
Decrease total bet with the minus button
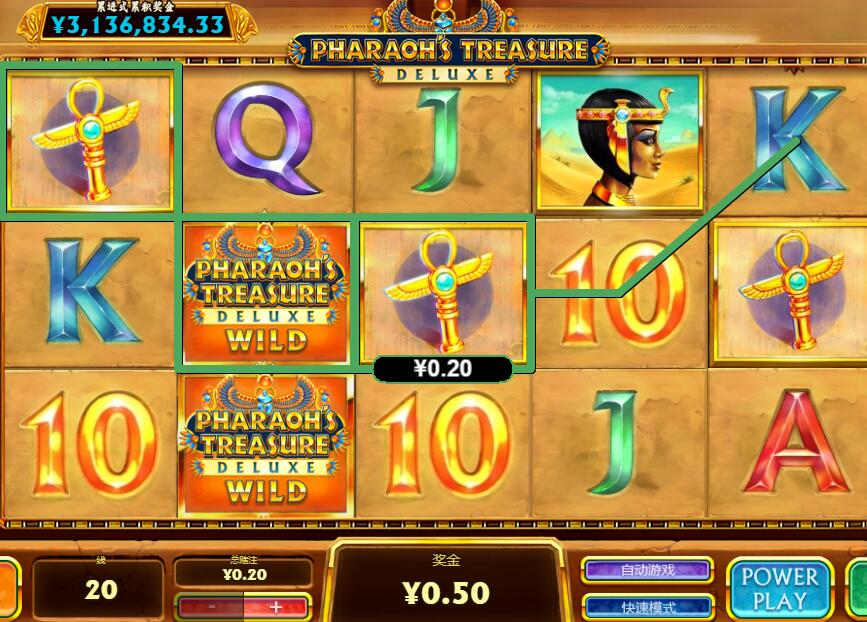click(212, 606)
